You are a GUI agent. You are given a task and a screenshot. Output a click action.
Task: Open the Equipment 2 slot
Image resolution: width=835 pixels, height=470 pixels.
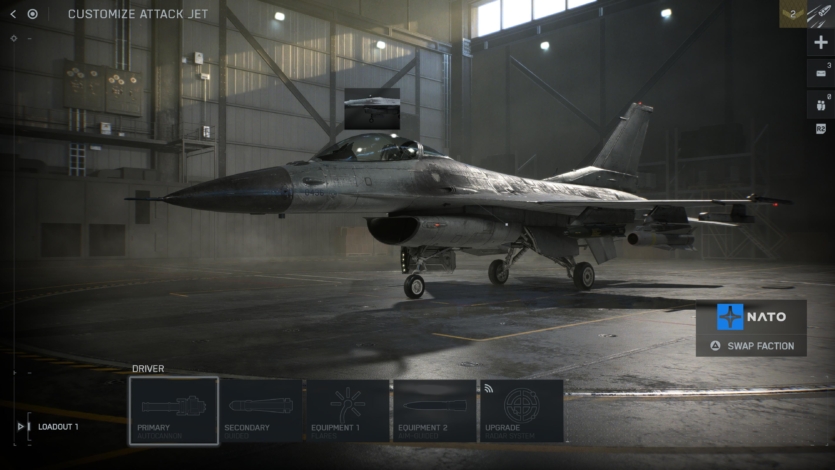pyautogui.click(x=434, y=410)
